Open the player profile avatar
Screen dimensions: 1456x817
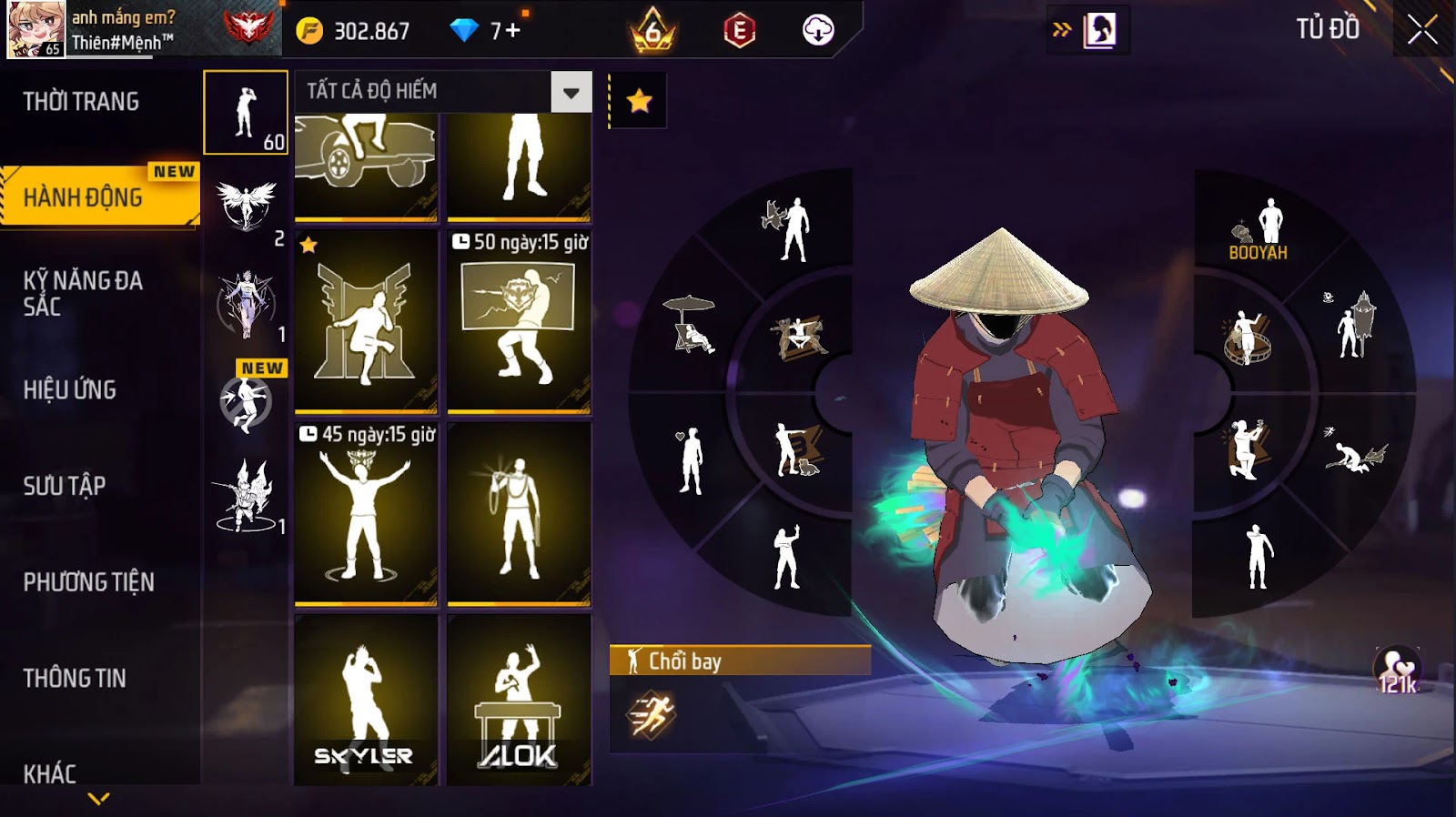click(x=36, y=29)
